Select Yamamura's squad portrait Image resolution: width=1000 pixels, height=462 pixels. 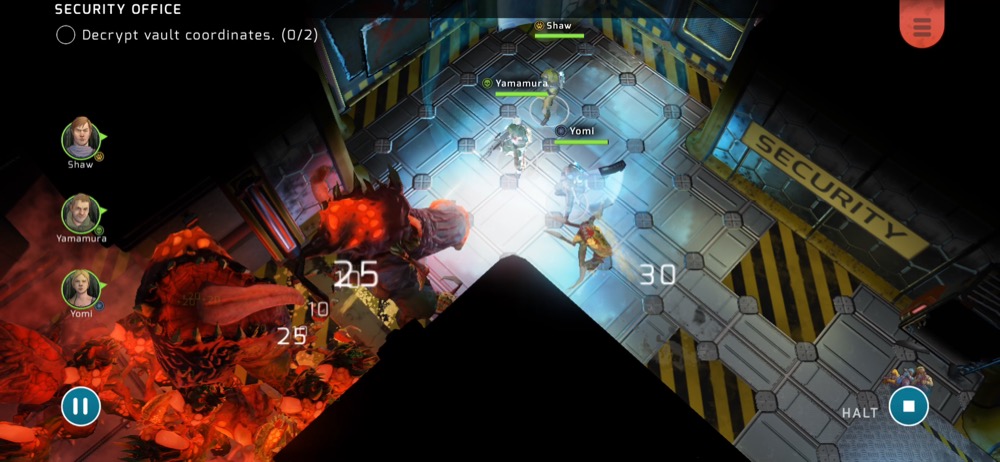coord(80,214)
